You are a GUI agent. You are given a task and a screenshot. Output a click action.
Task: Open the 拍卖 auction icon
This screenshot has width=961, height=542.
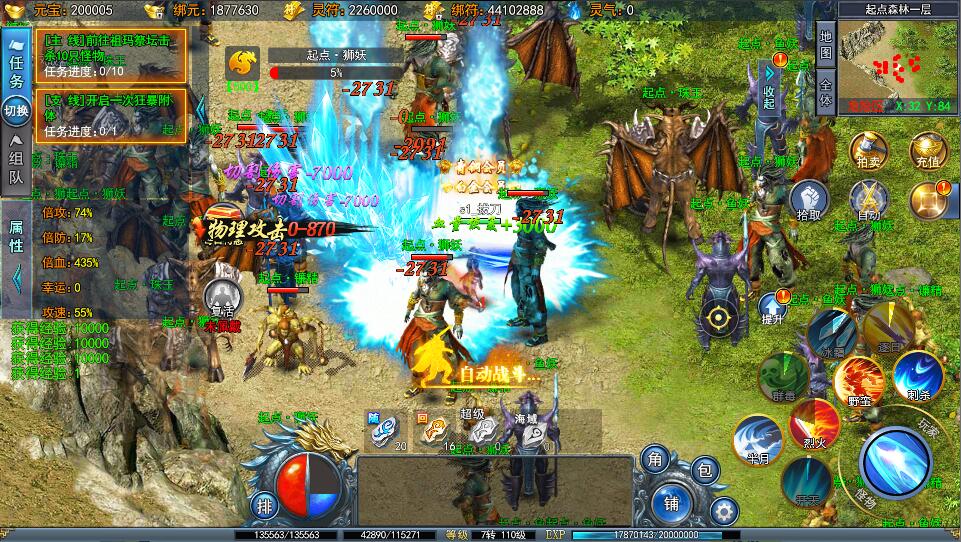coord(868,149)
